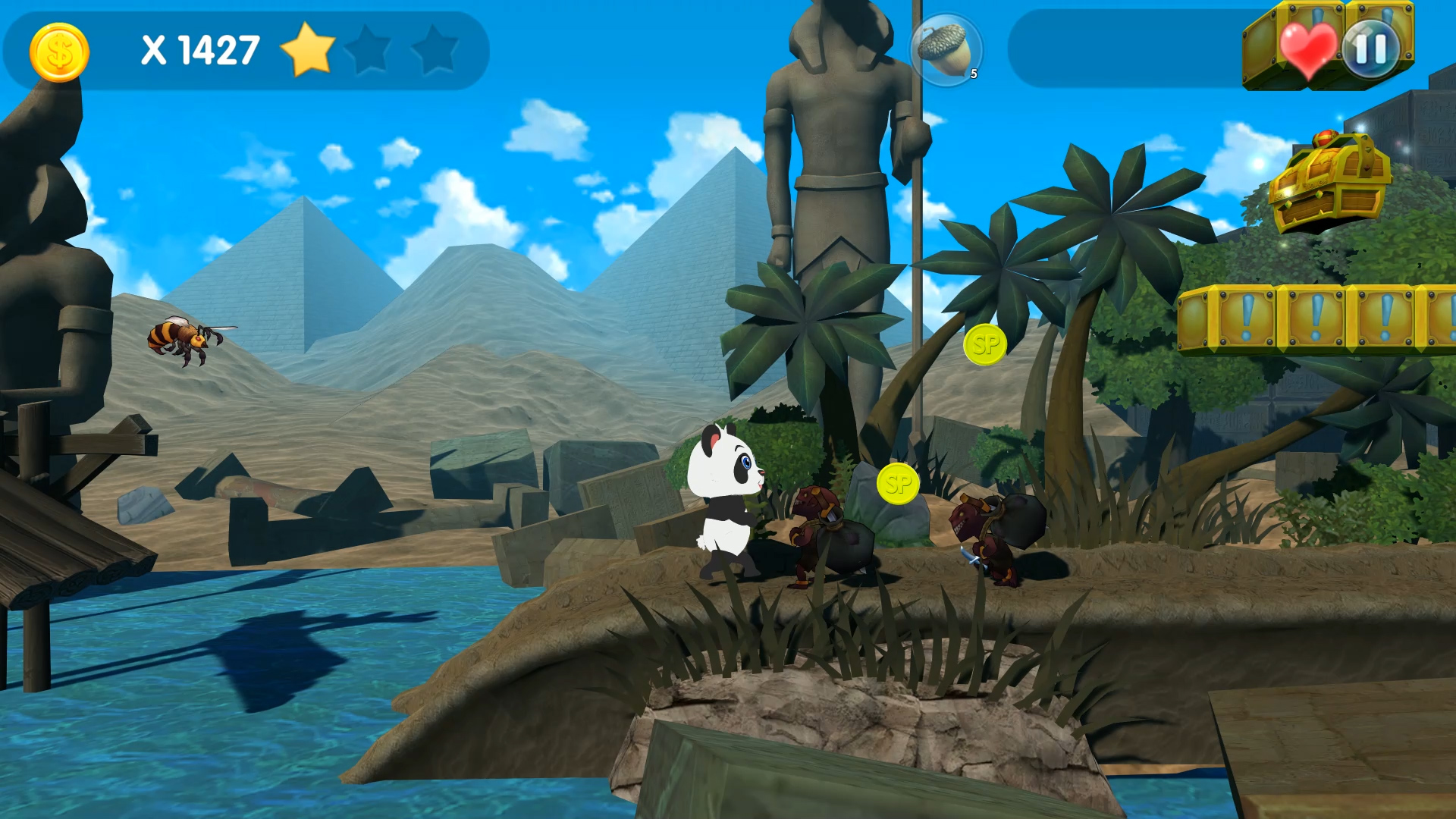Click the acorn count number 5
Viewport: 1456px width, 819px height.
[x=973, y=75]
